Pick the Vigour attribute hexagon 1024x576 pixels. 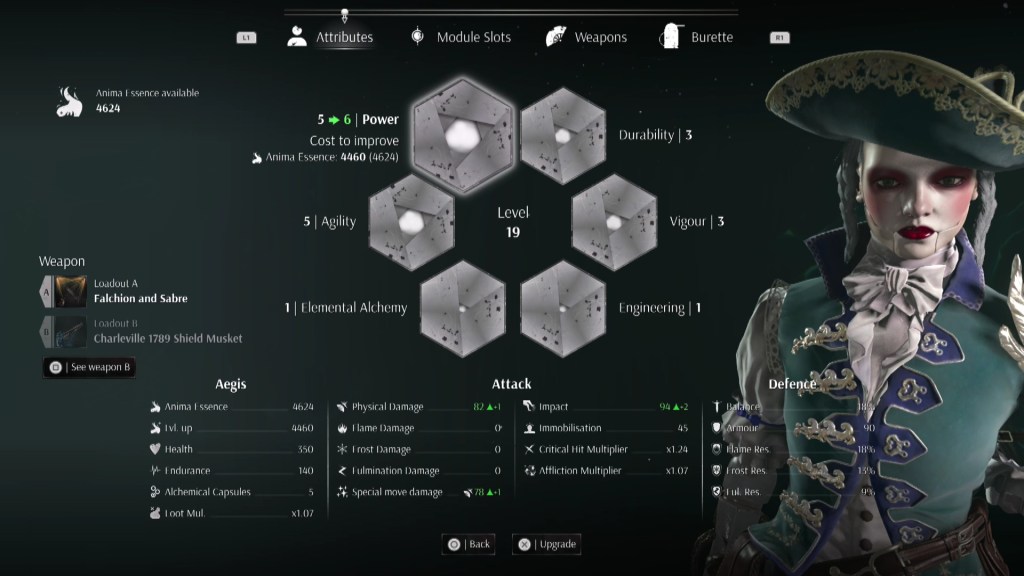coord(613,222)
